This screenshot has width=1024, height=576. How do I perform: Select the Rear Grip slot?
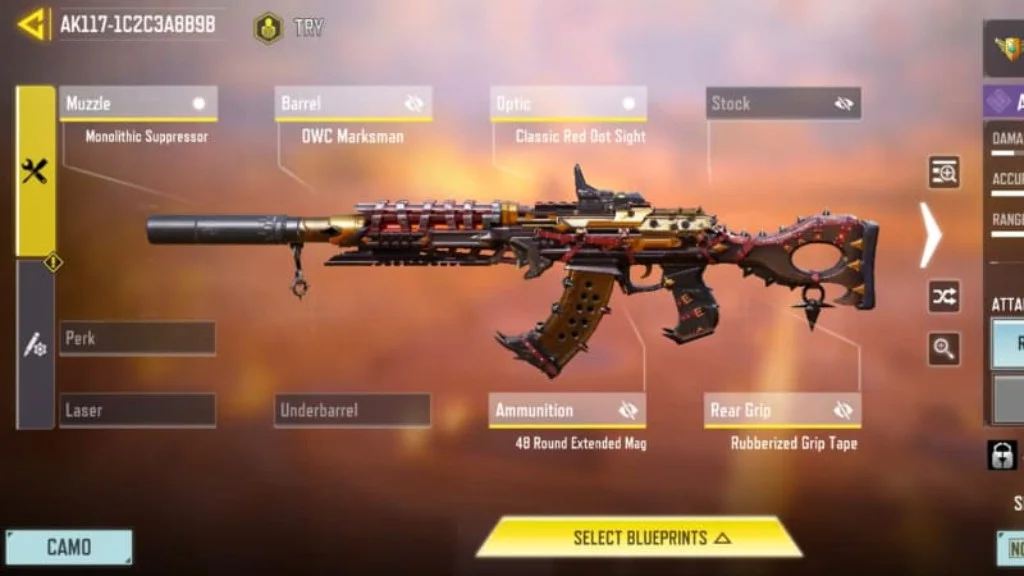770,410
